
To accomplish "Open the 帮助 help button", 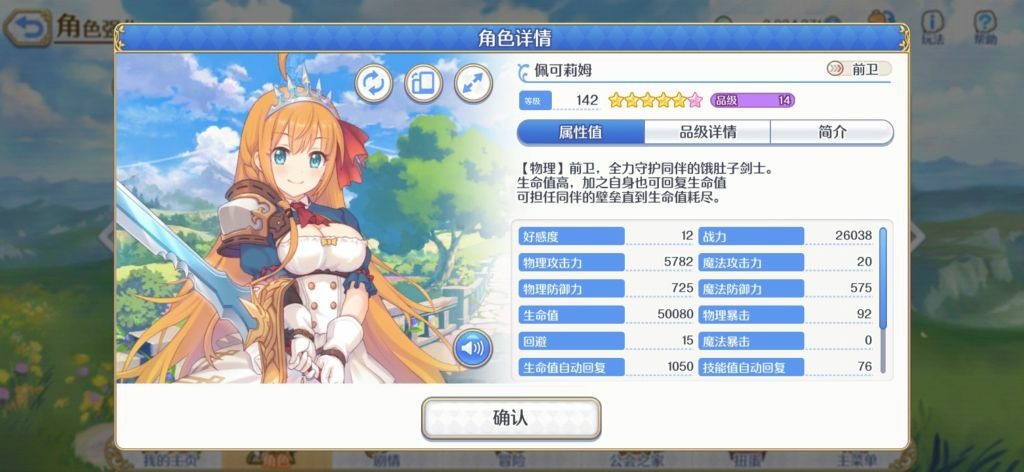I will (x=985, y=27).
